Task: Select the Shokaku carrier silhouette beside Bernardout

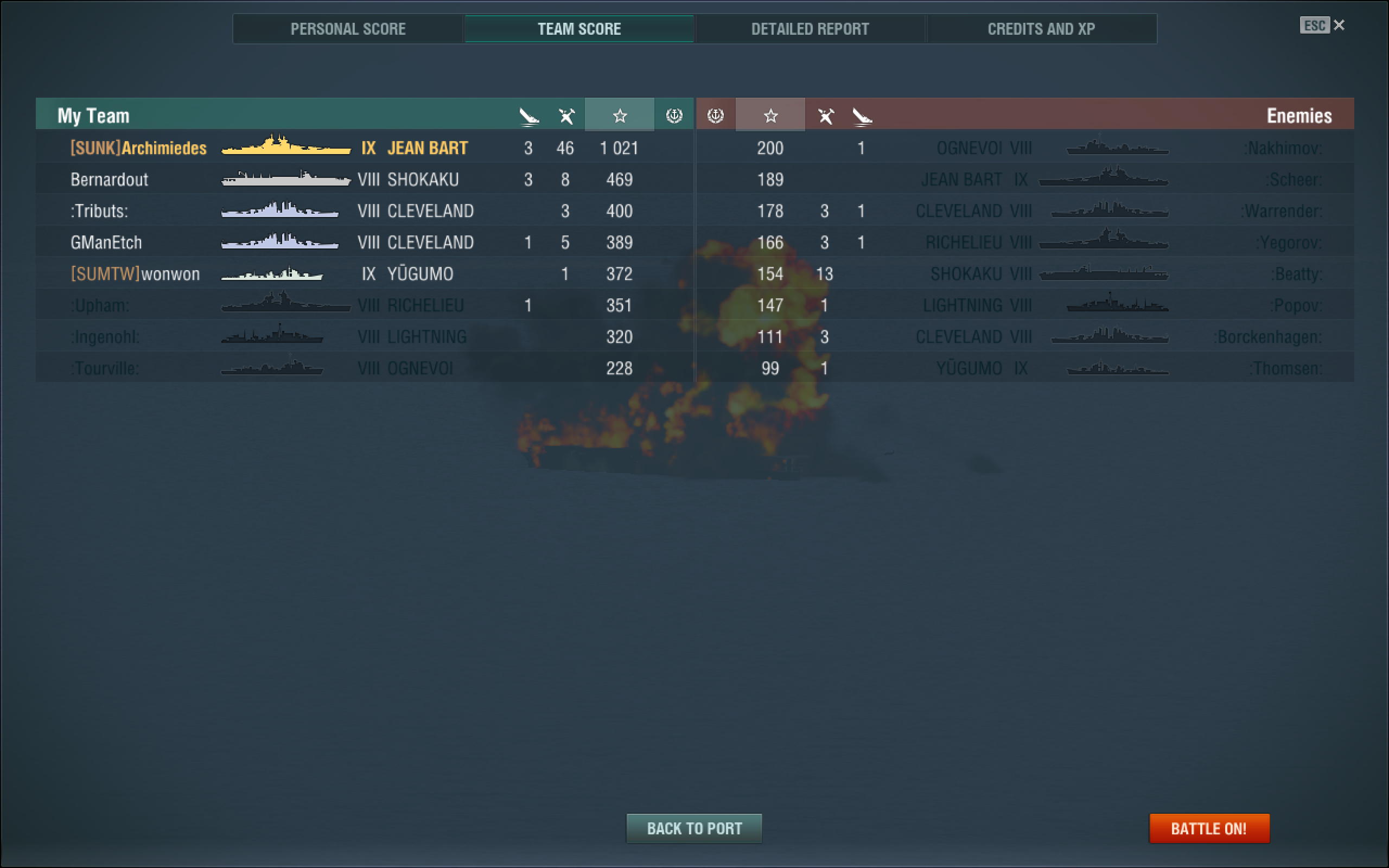Action: coord(286,179)
